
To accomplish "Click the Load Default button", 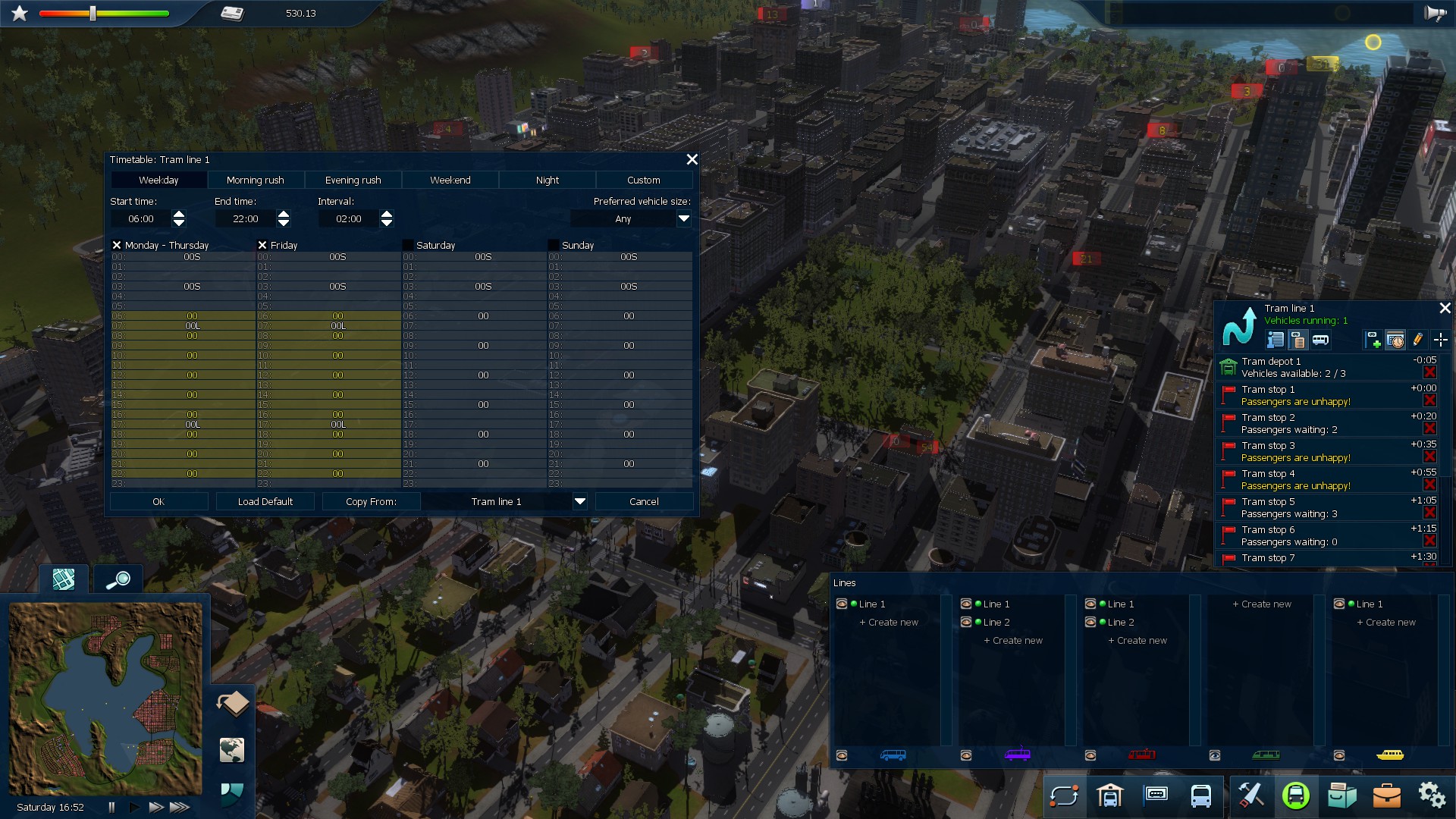I will pos(265,501).
